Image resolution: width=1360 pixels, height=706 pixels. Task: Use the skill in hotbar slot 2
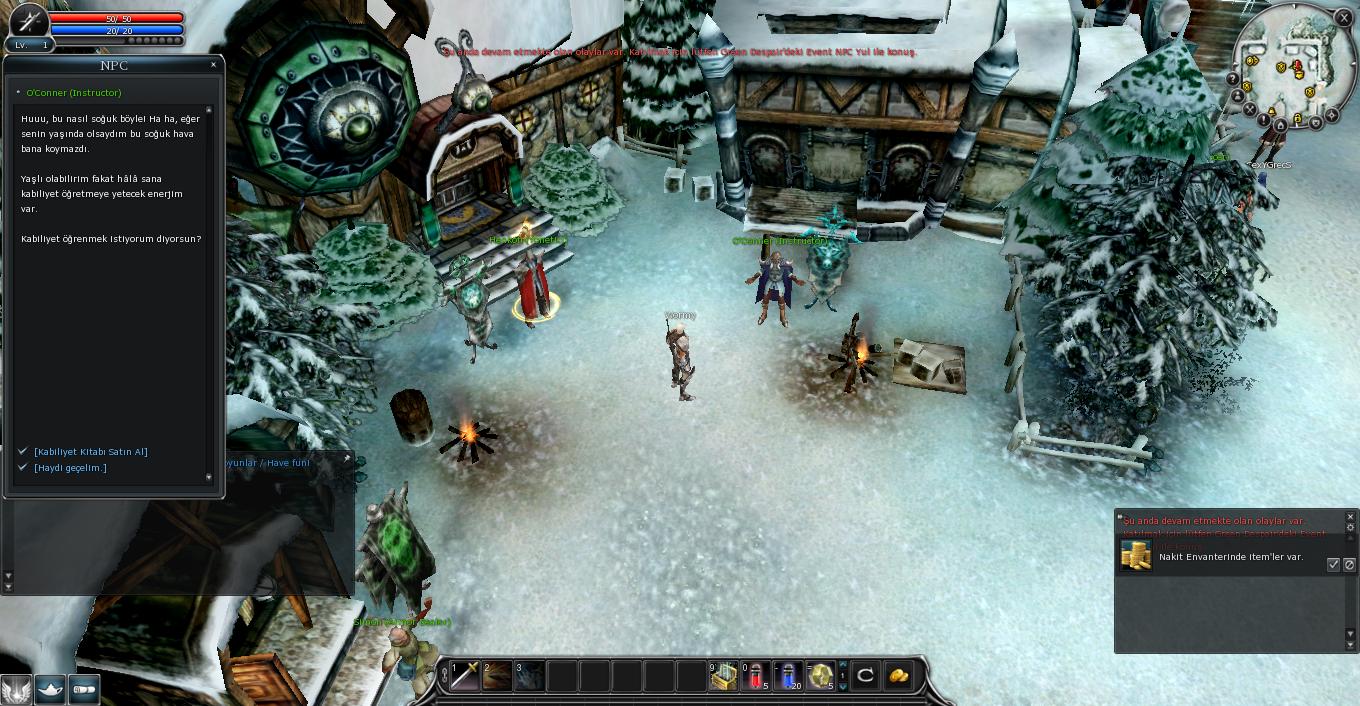(497, 676)
